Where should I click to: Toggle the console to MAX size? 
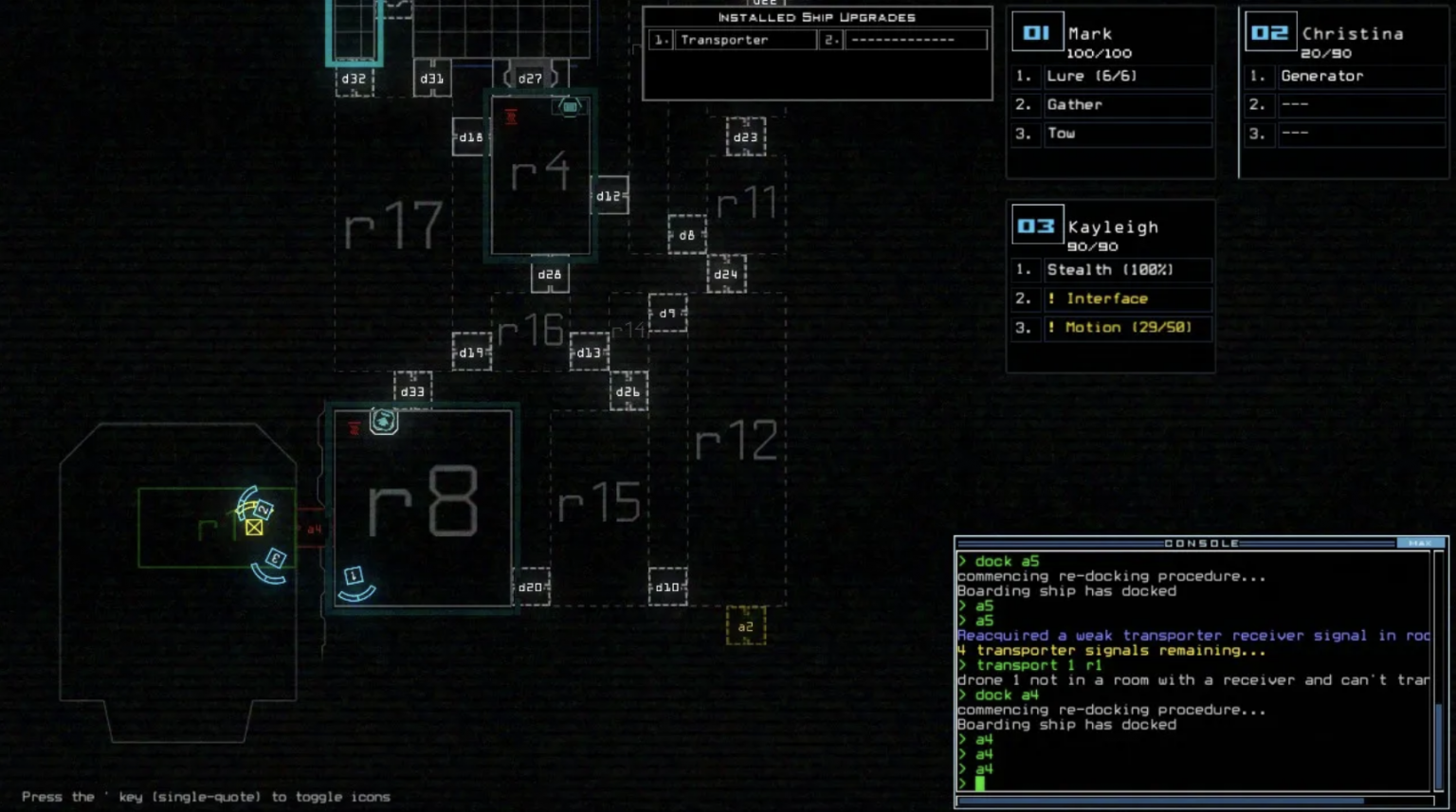[x=1418, y=543]
